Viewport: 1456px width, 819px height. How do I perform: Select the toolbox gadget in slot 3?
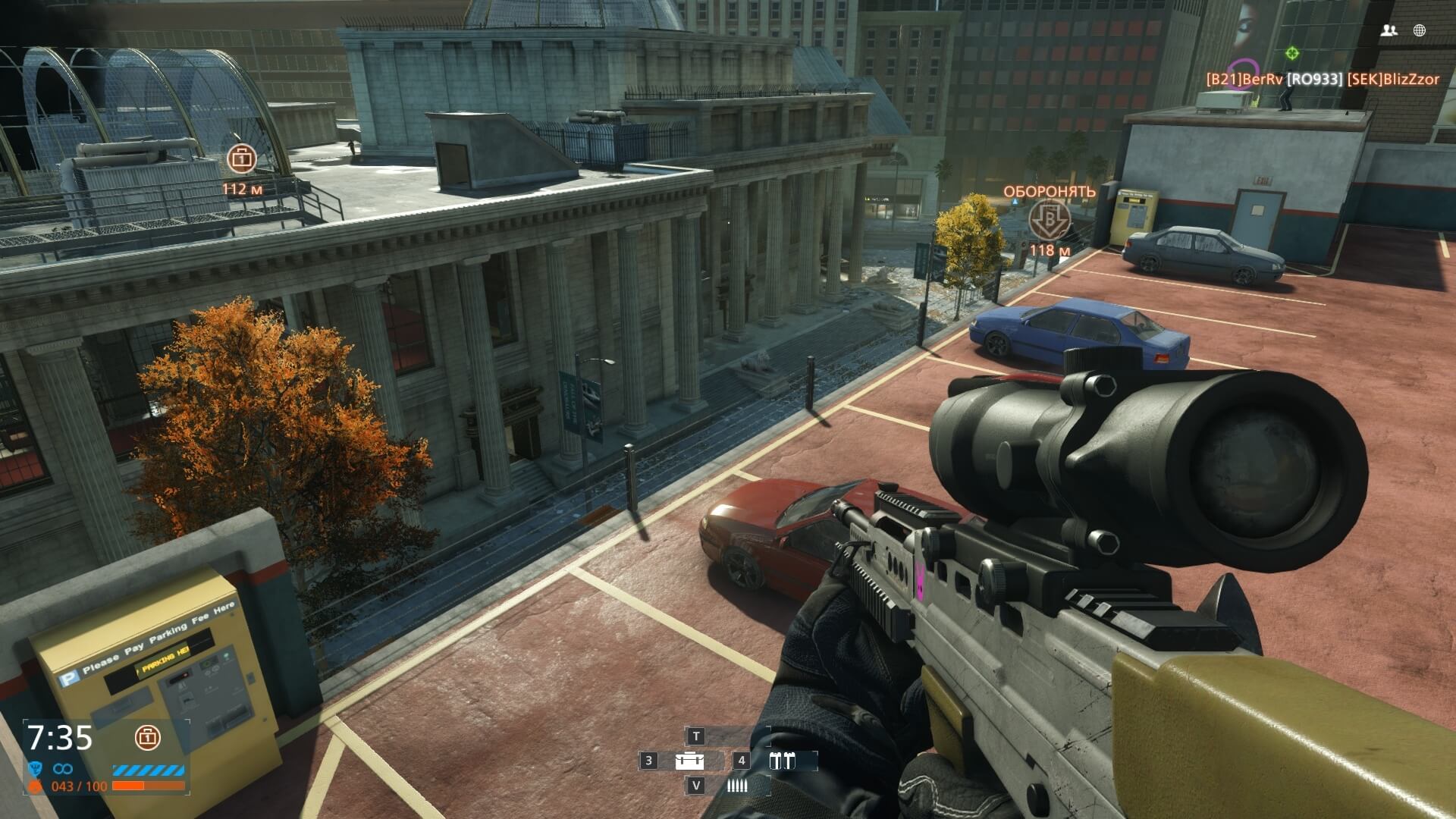[x=689, y=761]
